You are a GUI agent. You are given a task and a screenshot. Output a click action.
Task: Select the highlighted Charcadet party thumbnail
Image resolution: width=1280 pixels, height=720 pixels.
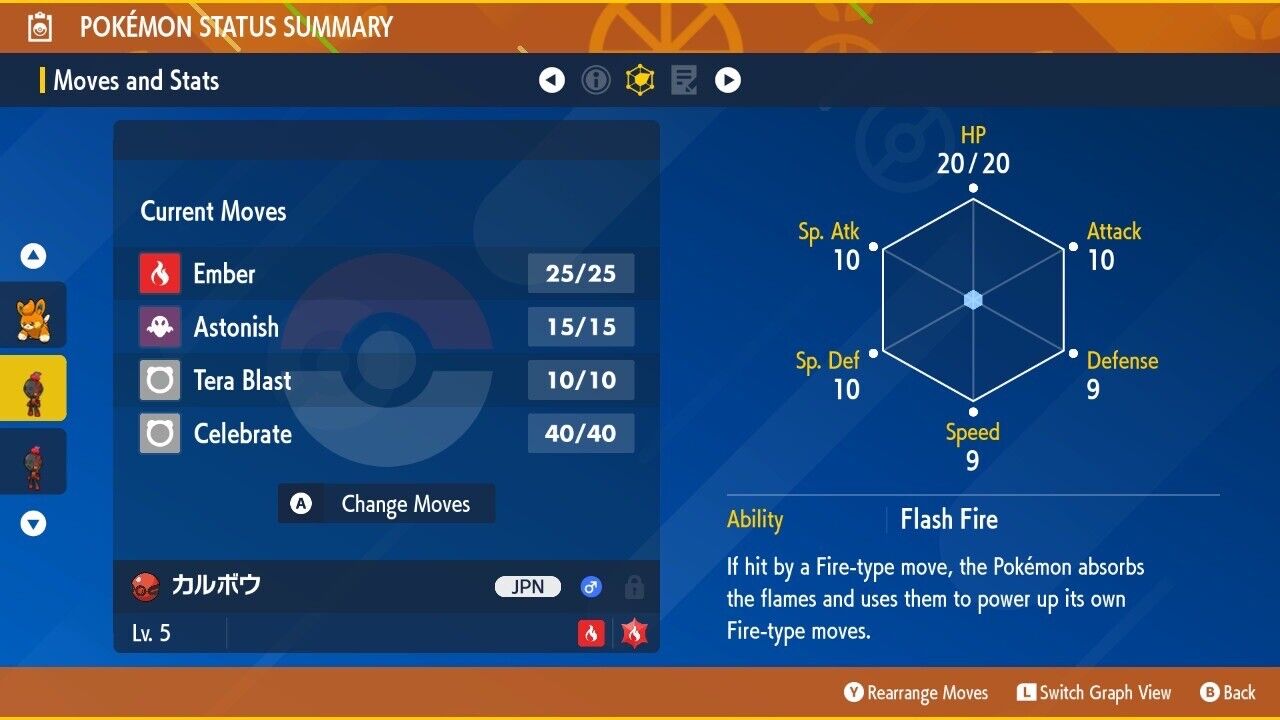pos(33,388)
